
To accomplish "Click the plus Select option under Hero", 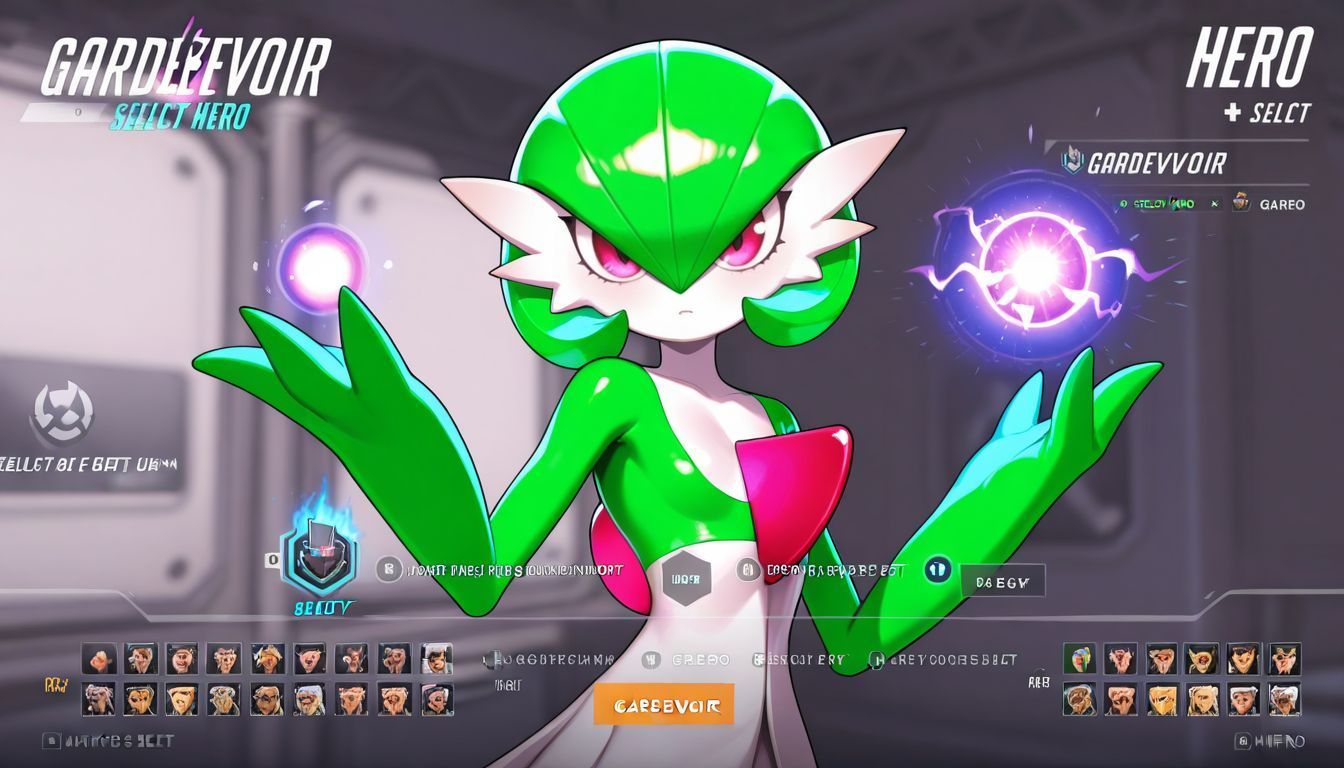I will (1267, 113).
